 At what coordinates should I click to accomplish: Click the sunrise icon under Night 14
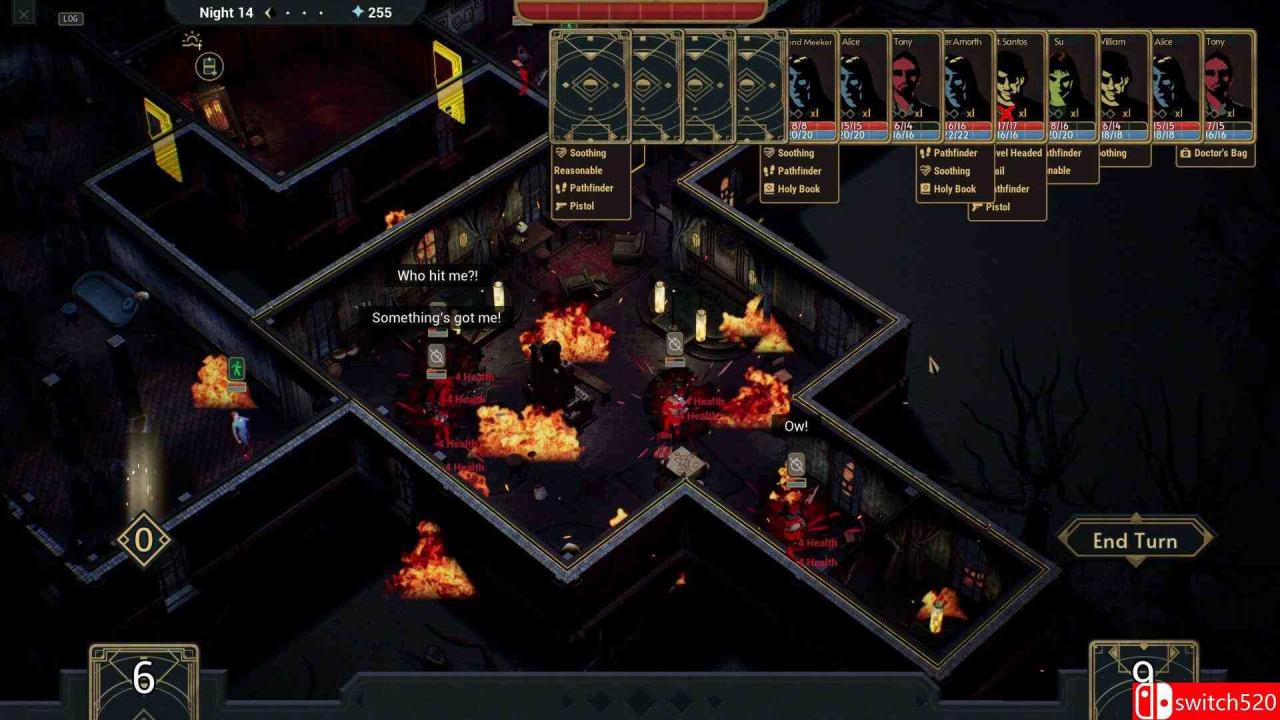click(x=192, y=40)
